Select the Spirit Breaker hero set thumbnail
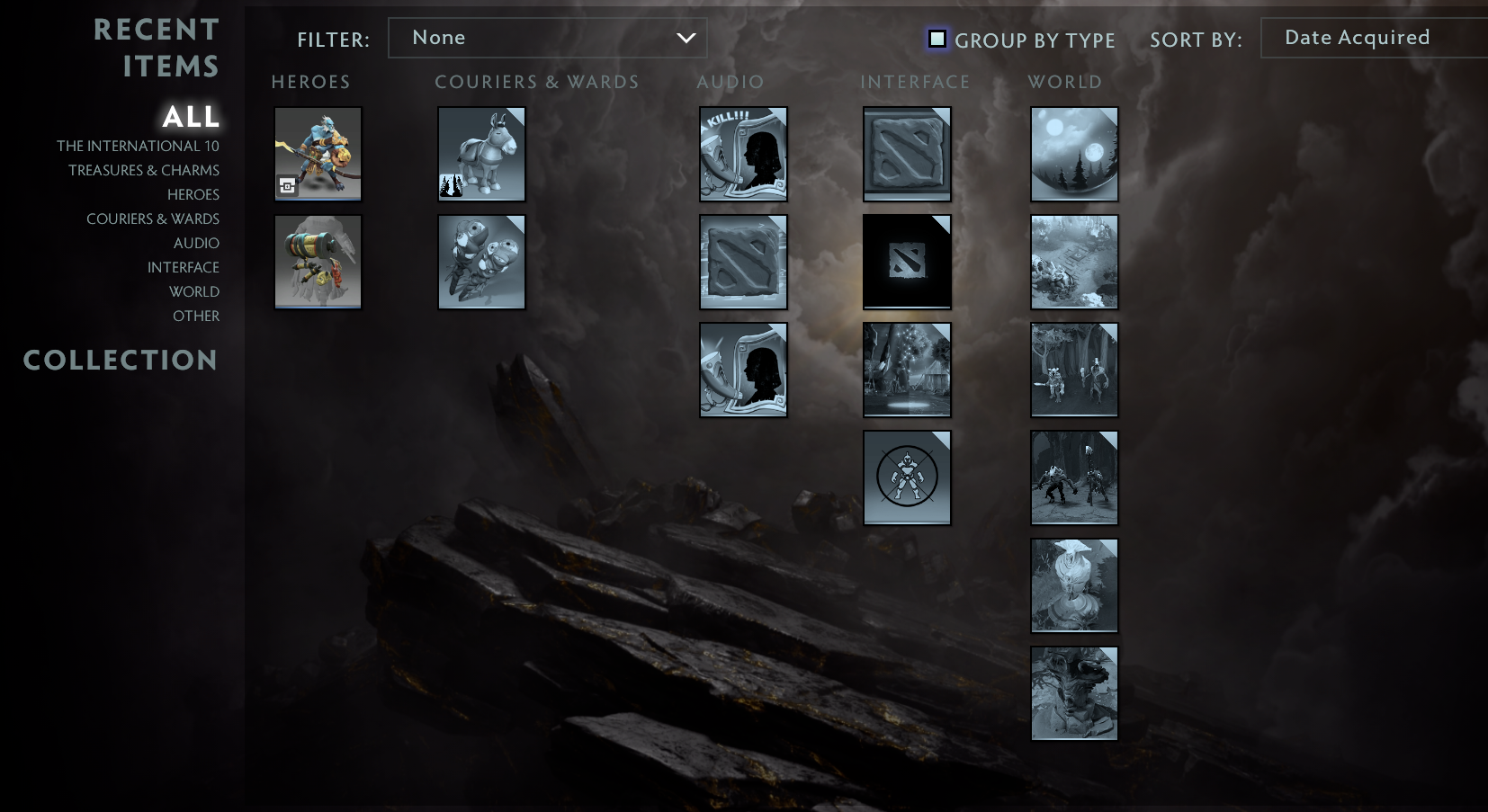The height and width of the screenshot is (812, 1488). [x=318, y=154]
